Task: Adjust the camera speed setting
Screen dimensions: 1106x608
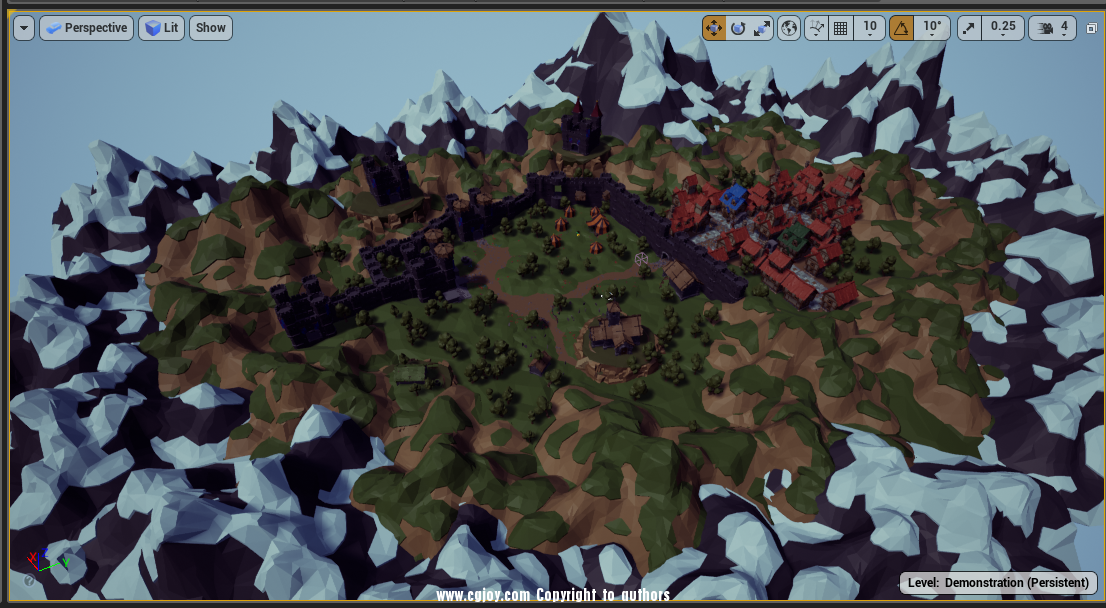Action: pos(1054,28)
